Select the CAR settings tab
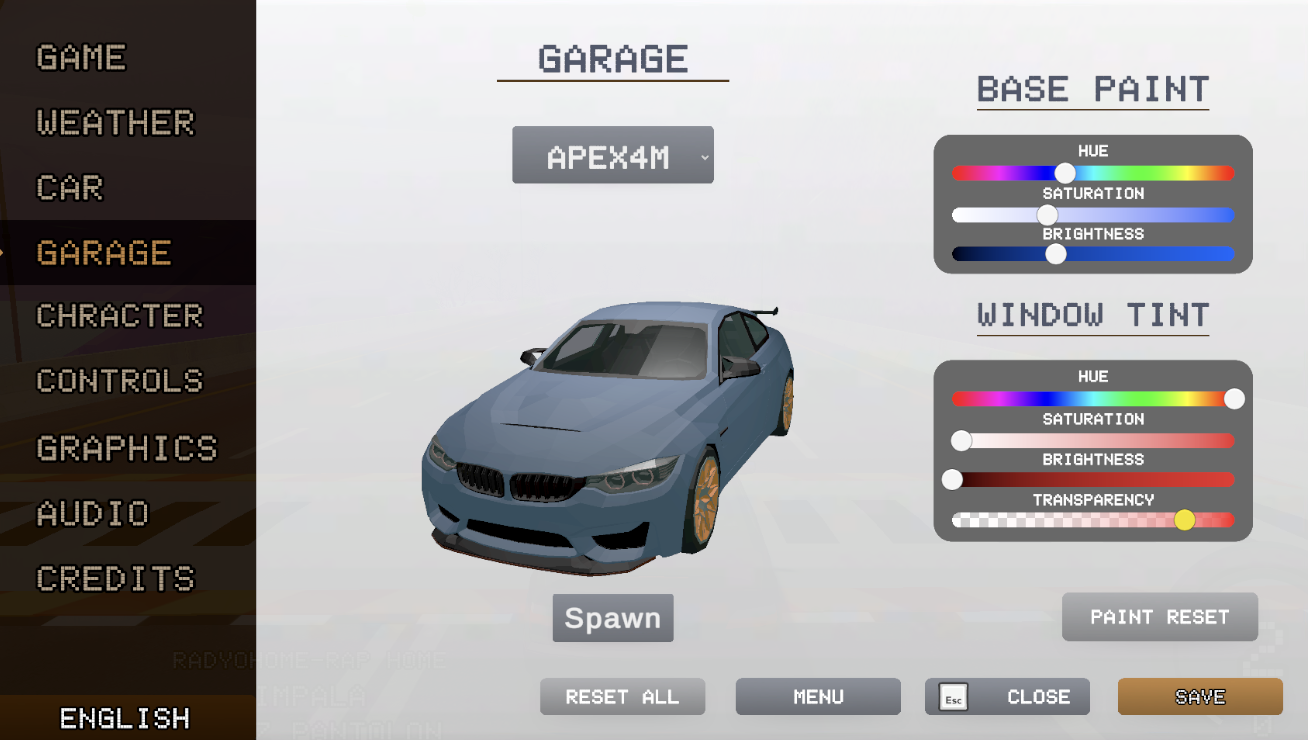This screenshot has height=740, width=1308. click(x=68, y=188)
